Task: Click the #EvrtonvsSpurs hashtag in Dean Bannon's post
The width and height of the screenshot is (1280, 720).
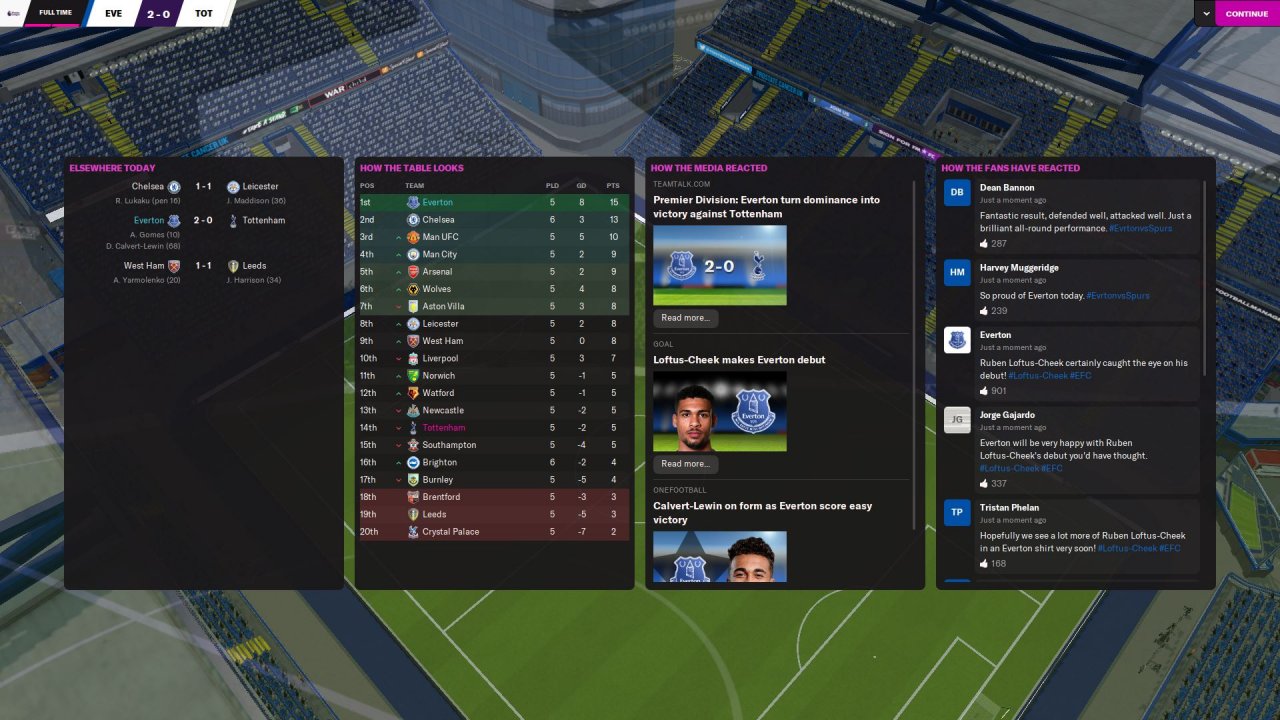Action: [1140, 229]
